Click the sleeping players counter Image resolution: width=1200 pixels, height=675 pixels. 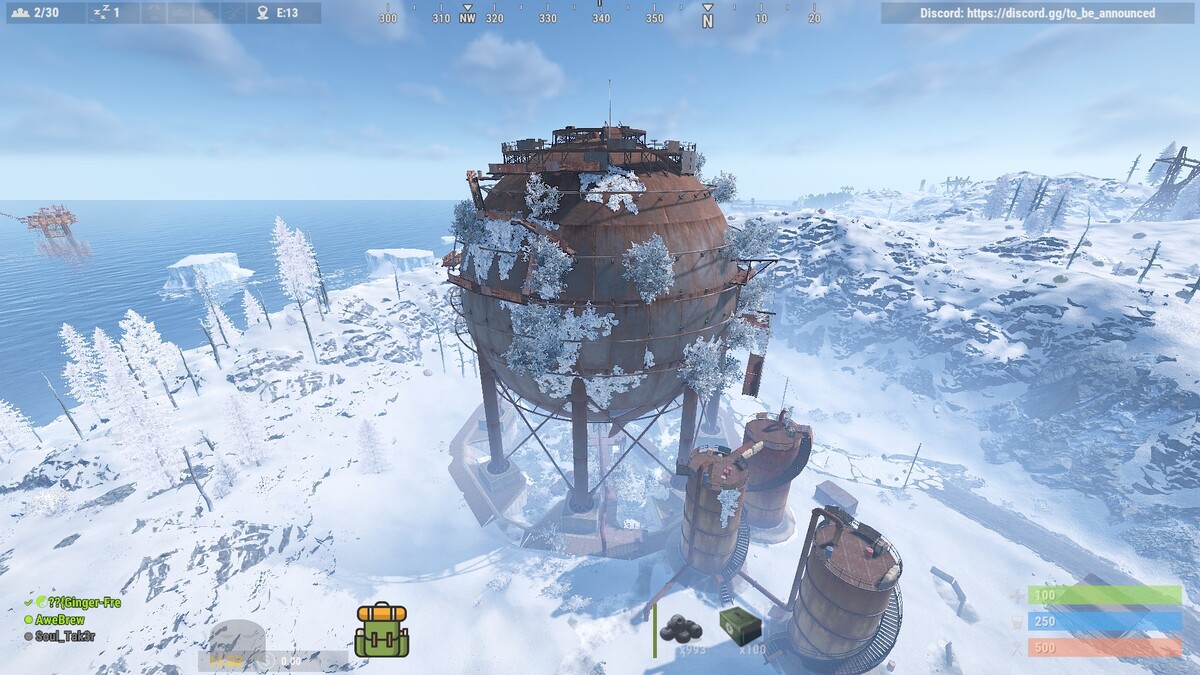(x=106, y=13)
